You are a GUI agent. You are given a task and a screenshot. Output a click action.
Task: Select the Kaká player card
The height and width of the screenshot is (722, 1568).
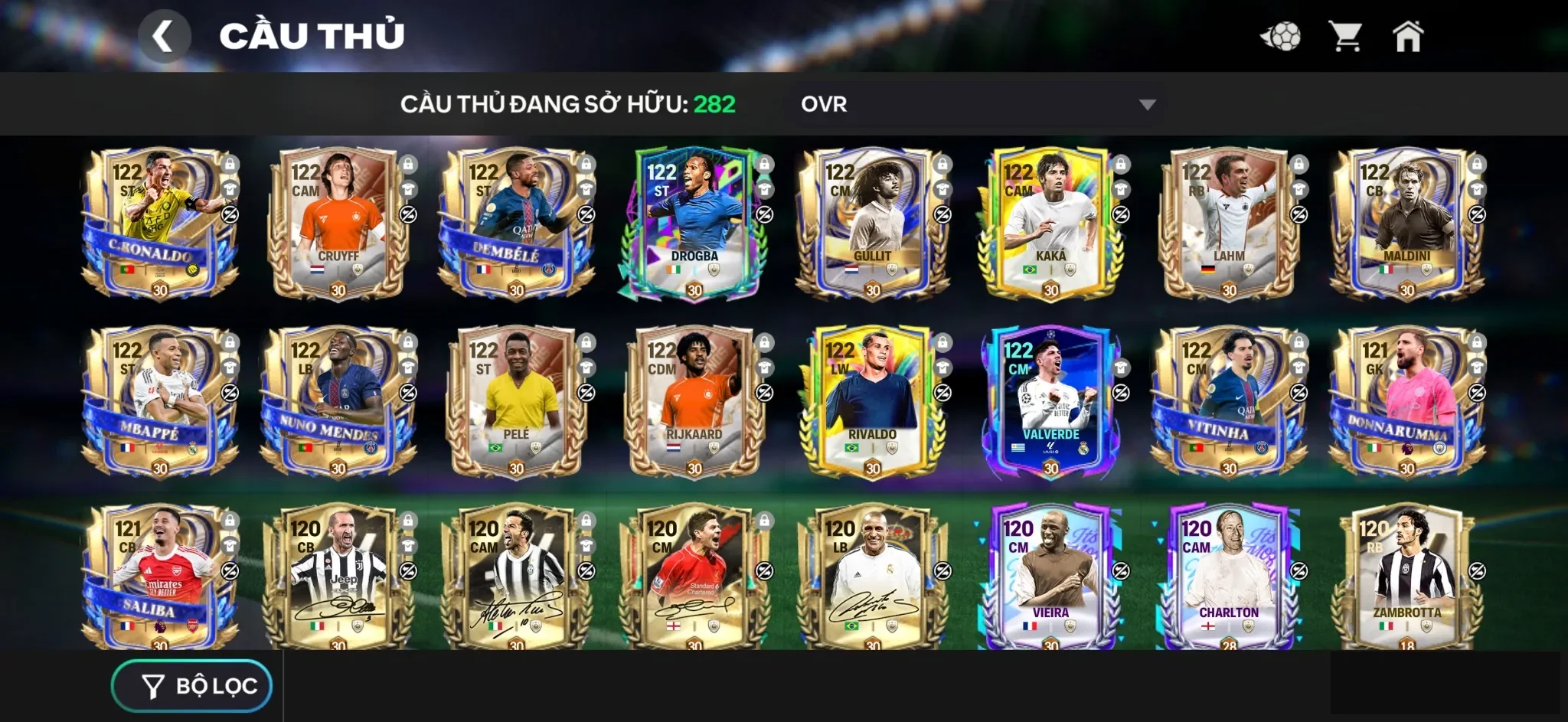click(x=1050, y=223)
